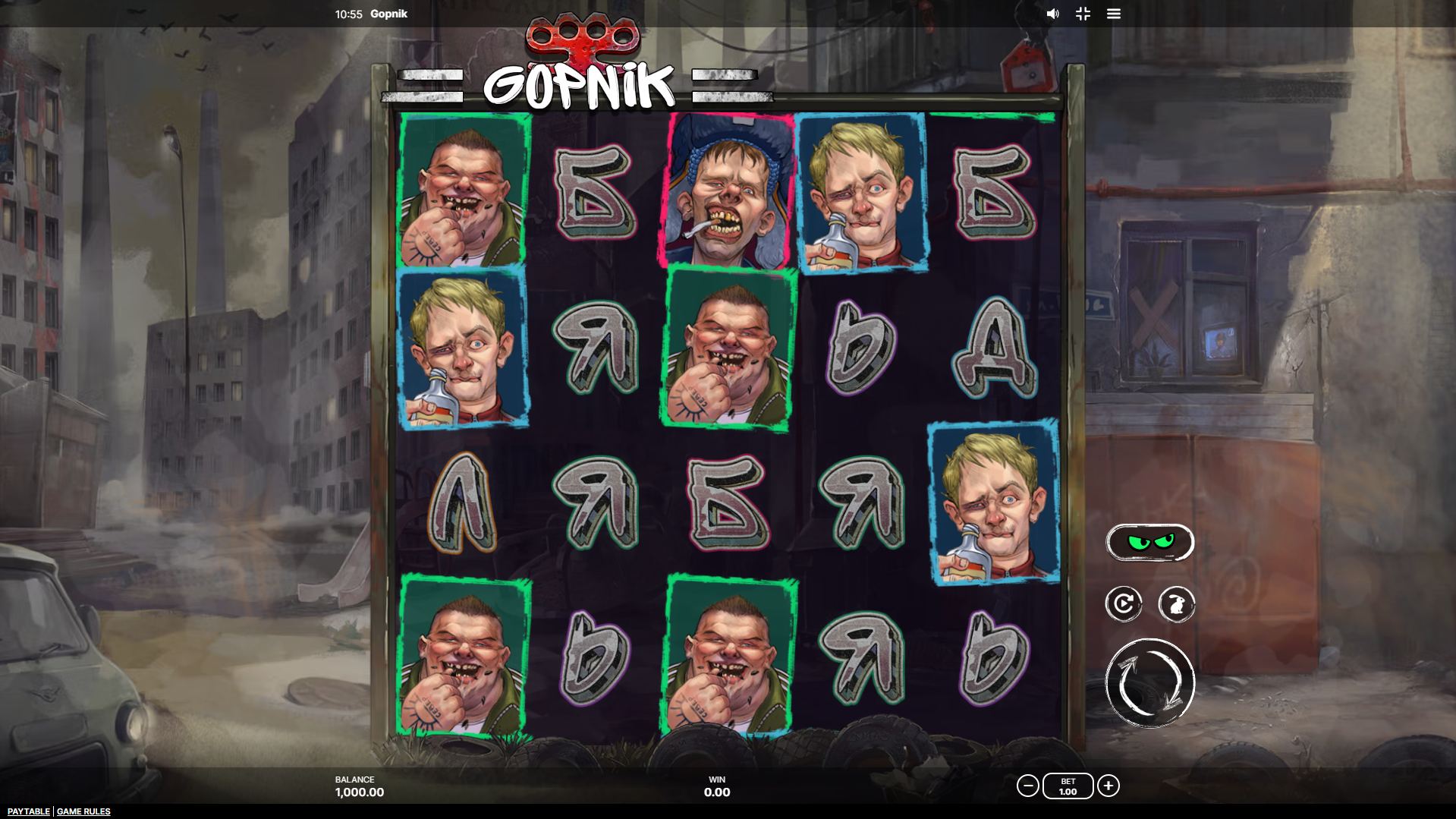This screenshot has height=819, width=1456.
Task: Toggle the green-eyes feature switch
Action: (x=1150, y=541)
